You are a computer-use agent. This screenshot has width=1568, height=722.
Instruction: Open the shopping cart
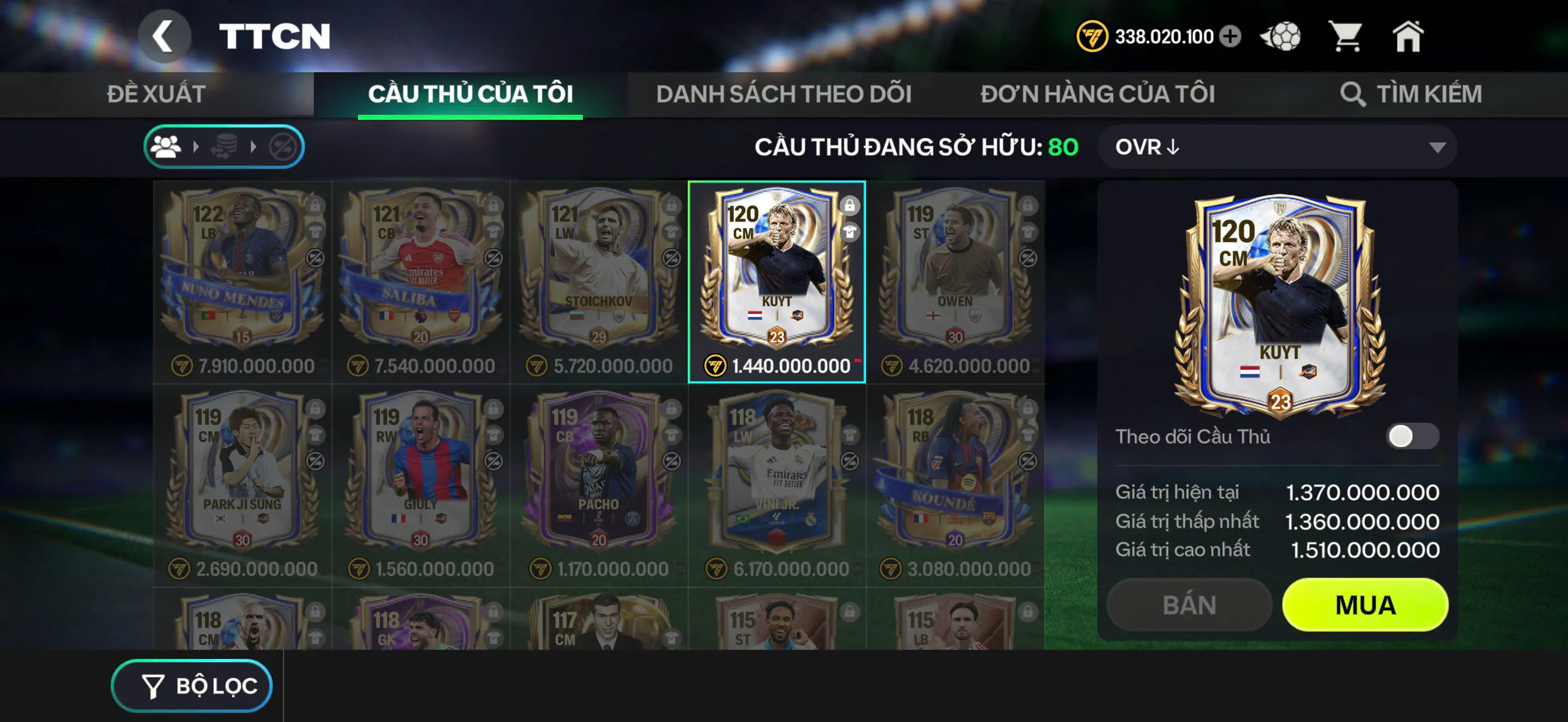[x=1348, y=37]
